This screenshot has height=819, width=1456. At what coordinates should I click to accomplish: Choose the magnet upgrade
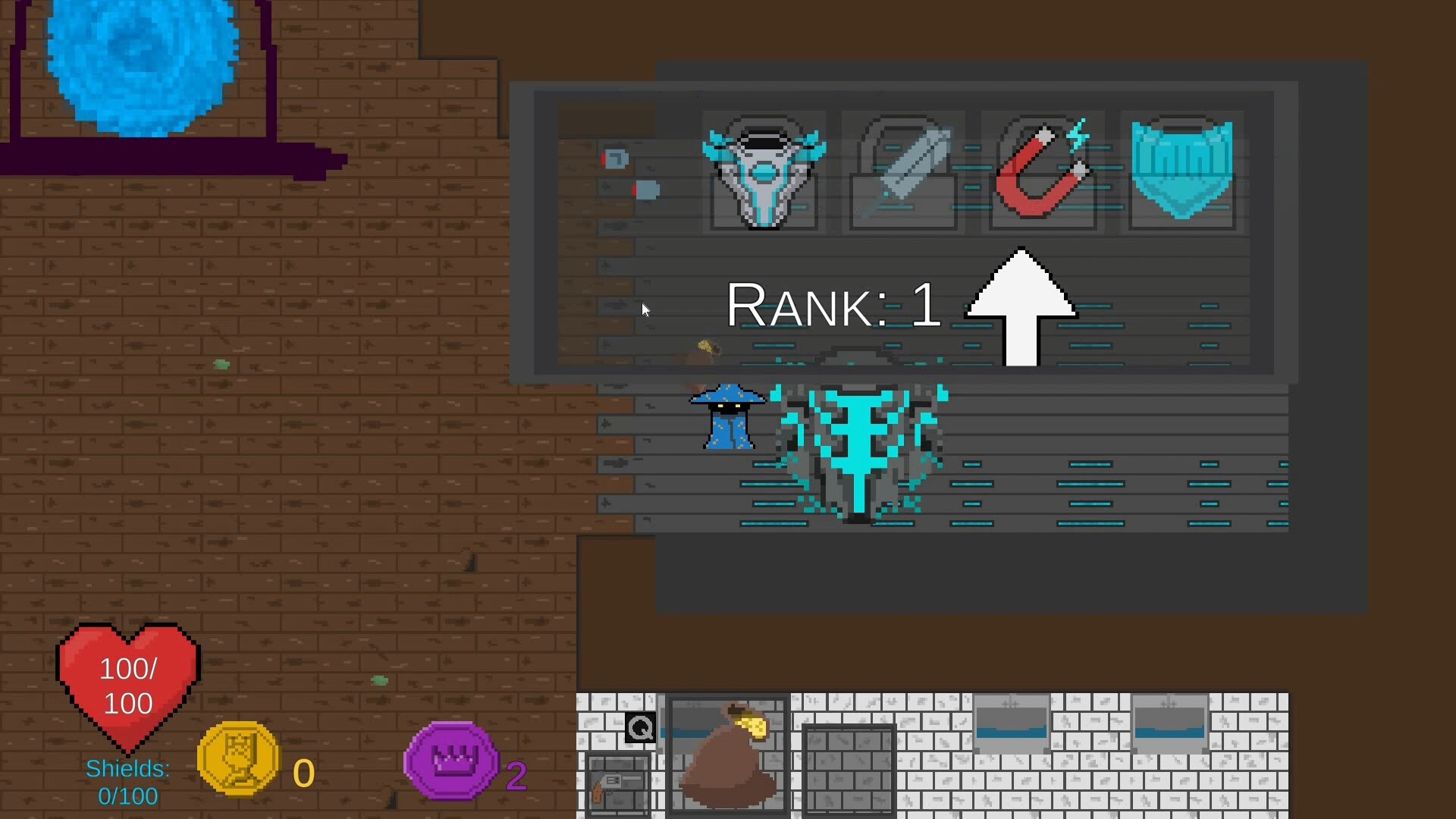pyautogui.click(x=1042, y=172)
